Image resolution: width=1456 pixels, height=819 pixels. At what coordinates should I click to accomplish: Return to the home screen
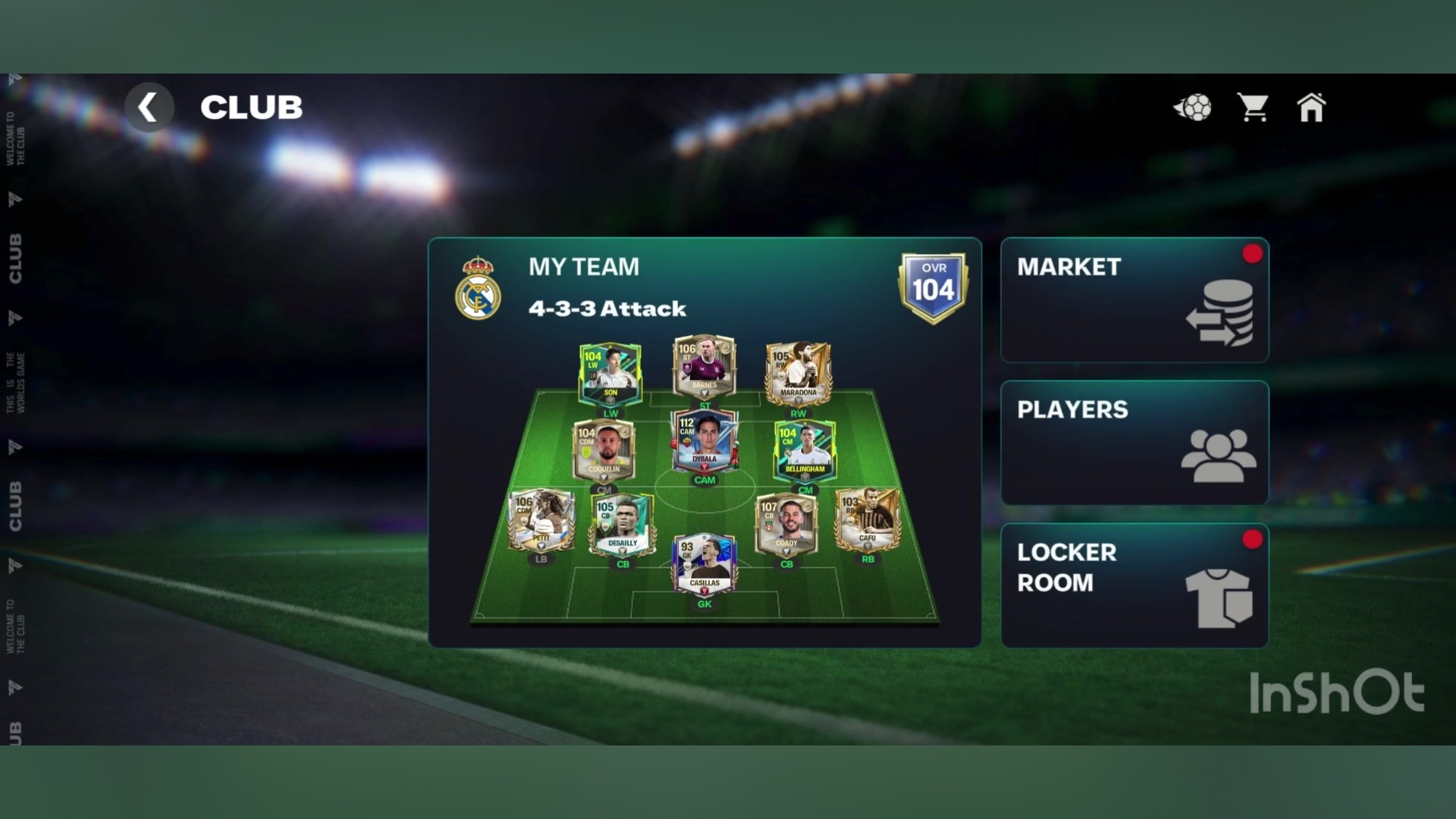pos(1311,108)
